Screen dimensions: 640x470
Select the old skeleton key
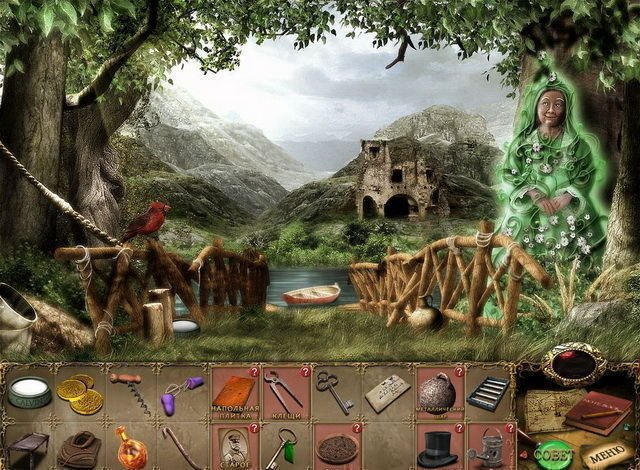[x=333, y=391]
